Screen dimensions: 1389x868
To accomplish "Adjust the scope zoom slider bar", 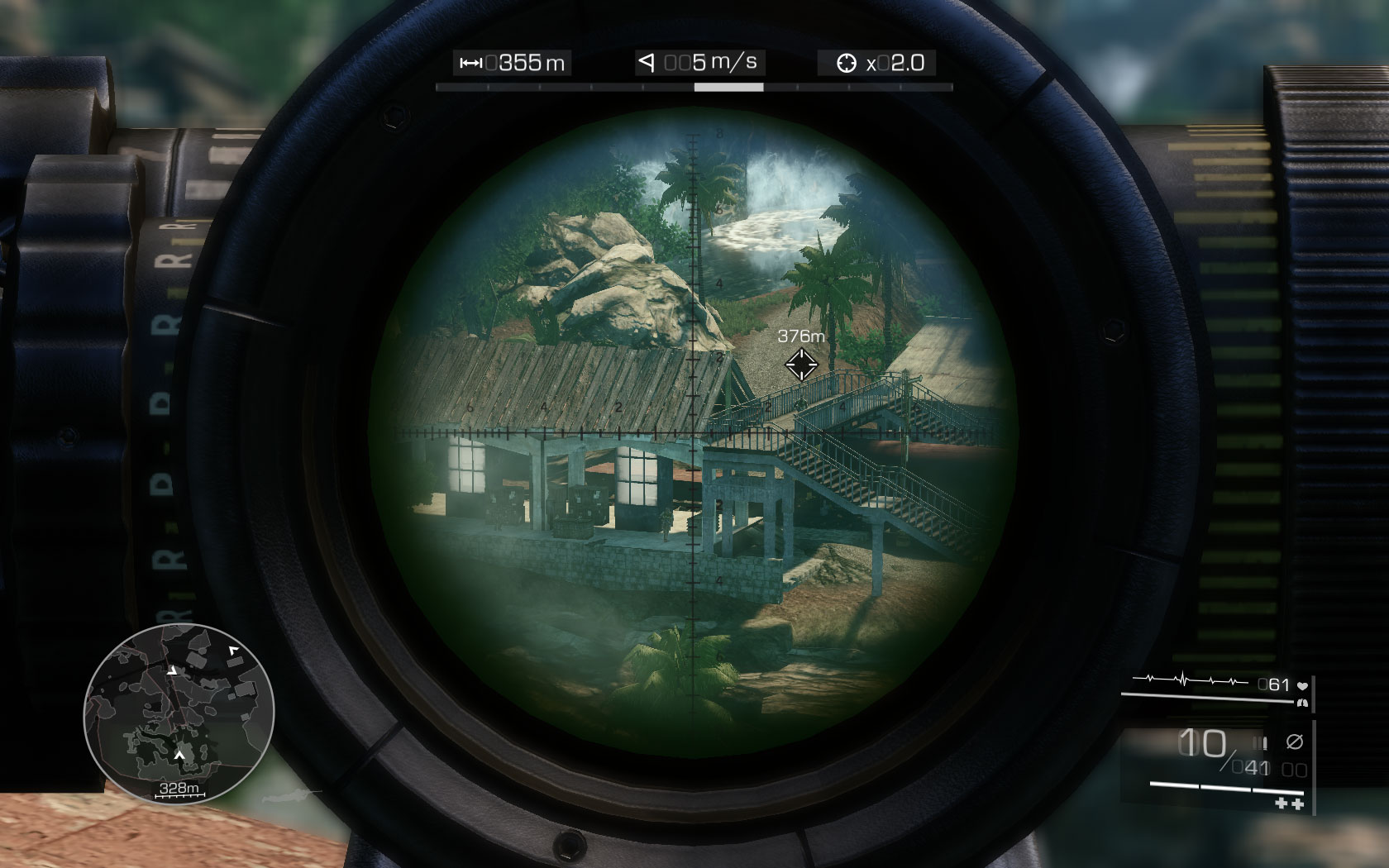I will coord(728,87).
